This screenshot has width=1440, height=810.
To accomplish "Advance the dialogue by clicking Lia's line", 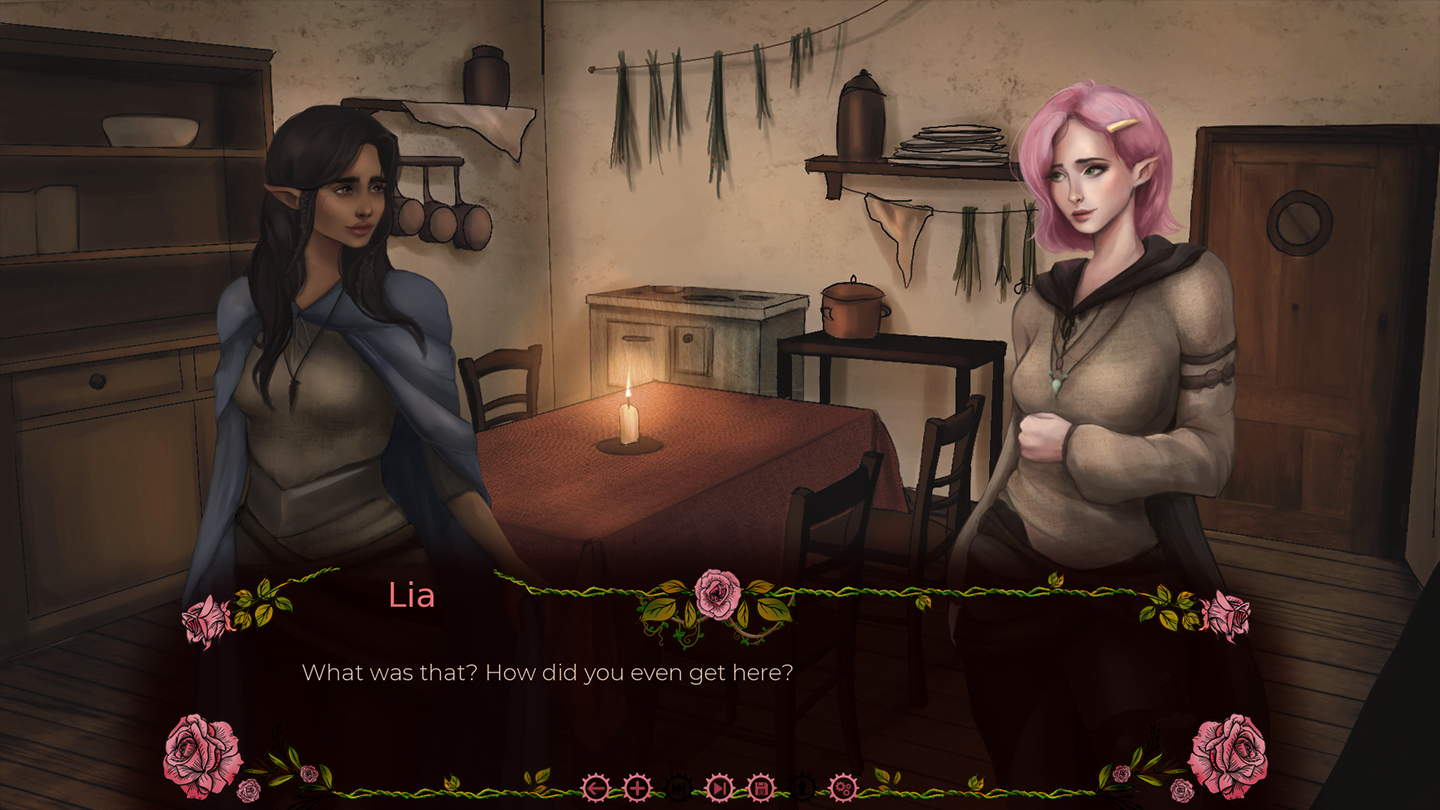I will pyautogui.click(x=547, y=672).
